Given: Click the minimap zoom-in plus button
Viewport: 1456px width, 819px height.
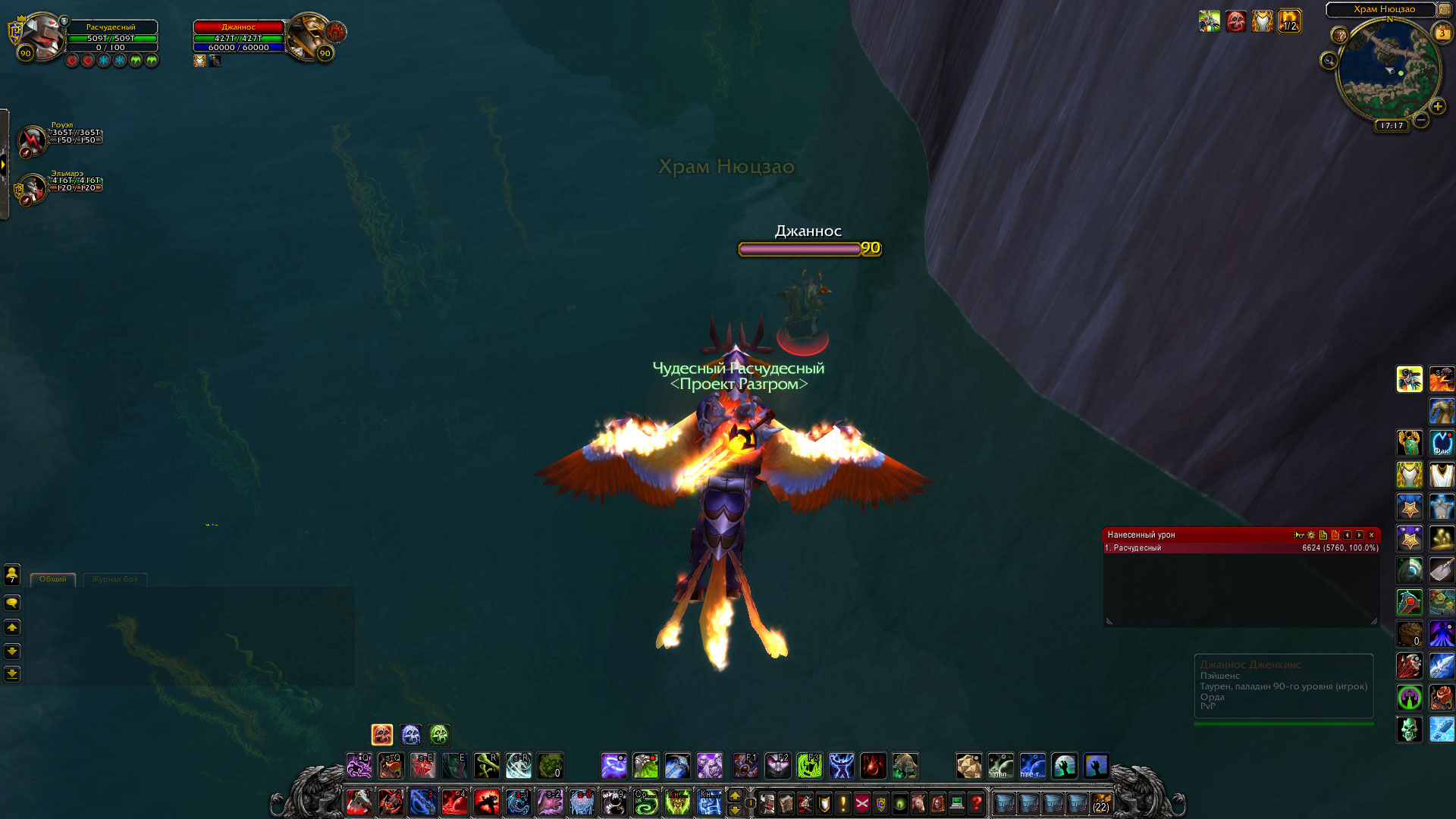Looking at the screenshot, I should pyautogui.click(x=1438, y=107).
